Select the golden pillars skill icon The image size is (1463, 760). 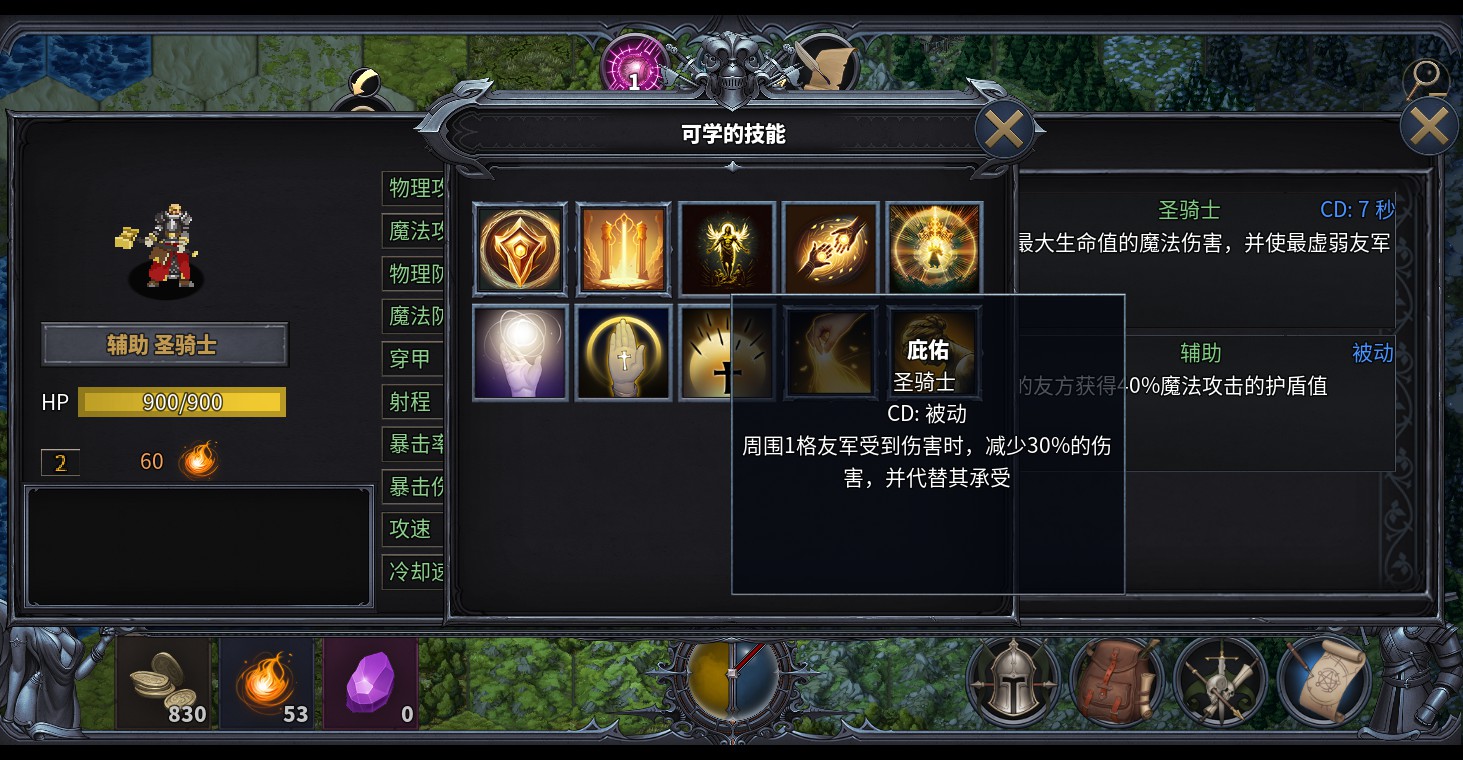(x=623, y=247)
